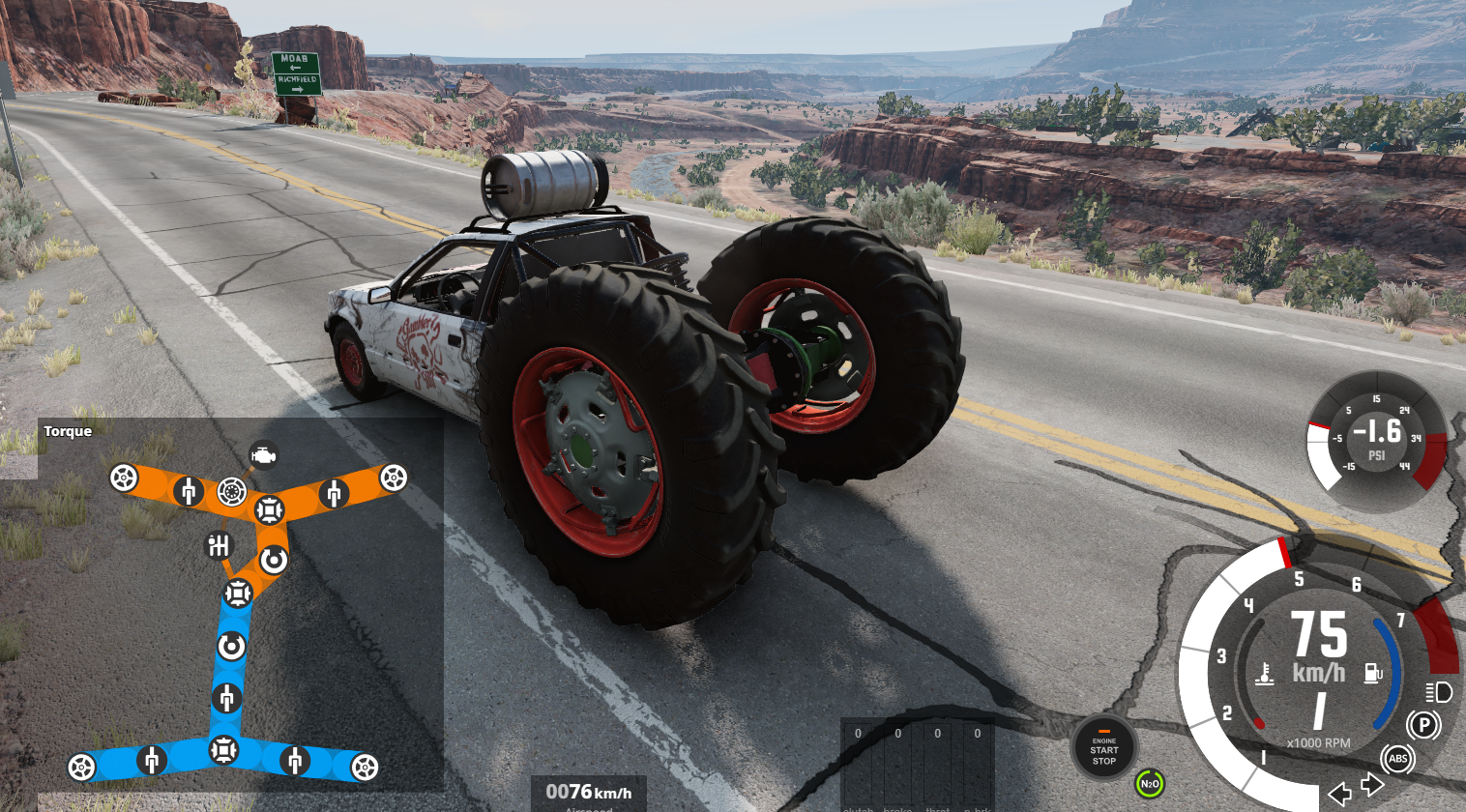Viewport: 1466px width, 812px height.
Task: Click the coolant temperature gauge icon
Action: [x=1263, y=674]
